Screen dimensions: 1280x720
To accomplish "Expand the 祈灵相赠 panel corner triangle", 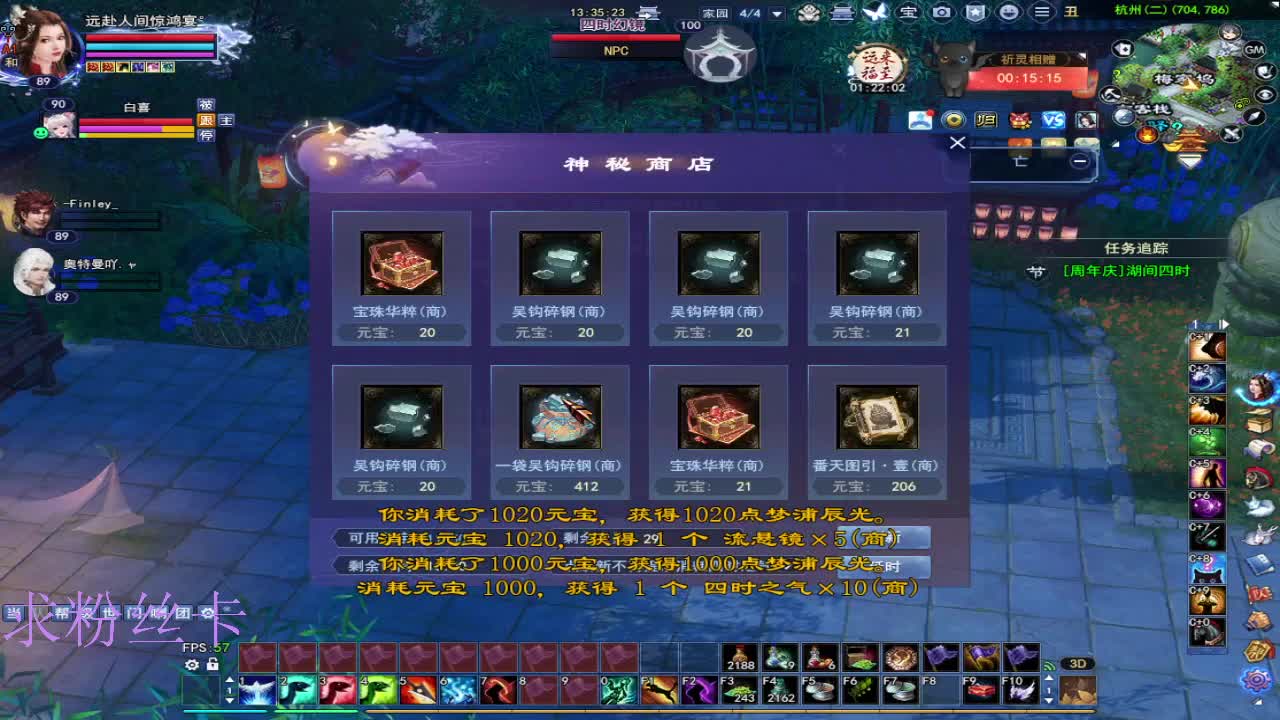I will click(1082, 56).
